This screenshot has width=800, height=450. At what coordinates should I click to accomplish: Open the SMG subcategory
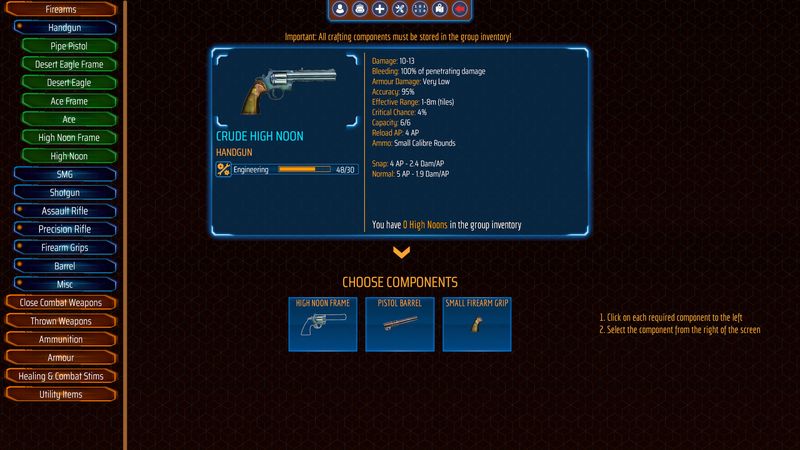pyautogui.click(x=64, y=174)
